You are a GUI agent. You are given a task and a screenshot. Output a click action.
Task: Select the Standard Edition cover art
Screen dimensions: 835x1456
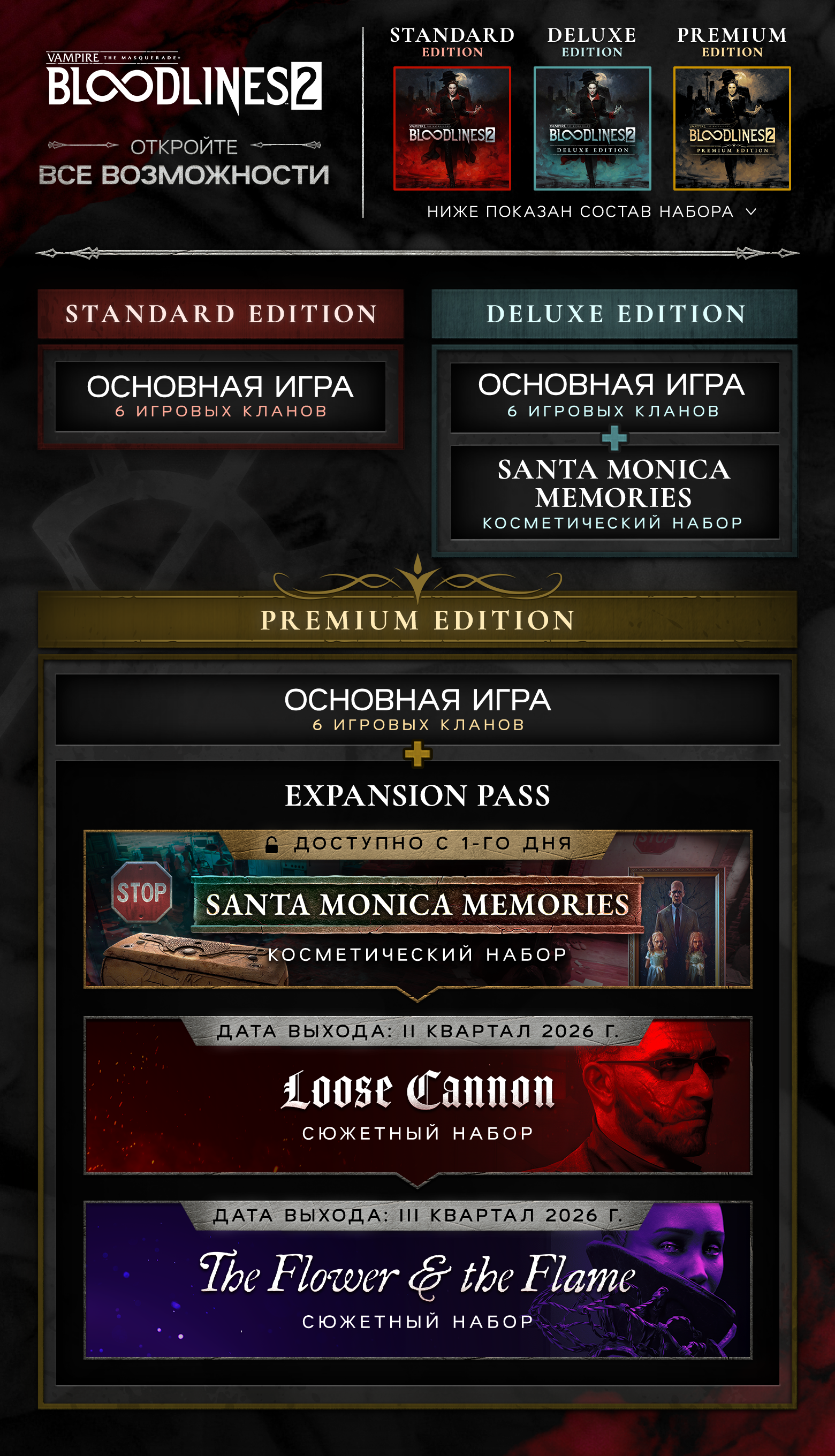tap(452, 128)
